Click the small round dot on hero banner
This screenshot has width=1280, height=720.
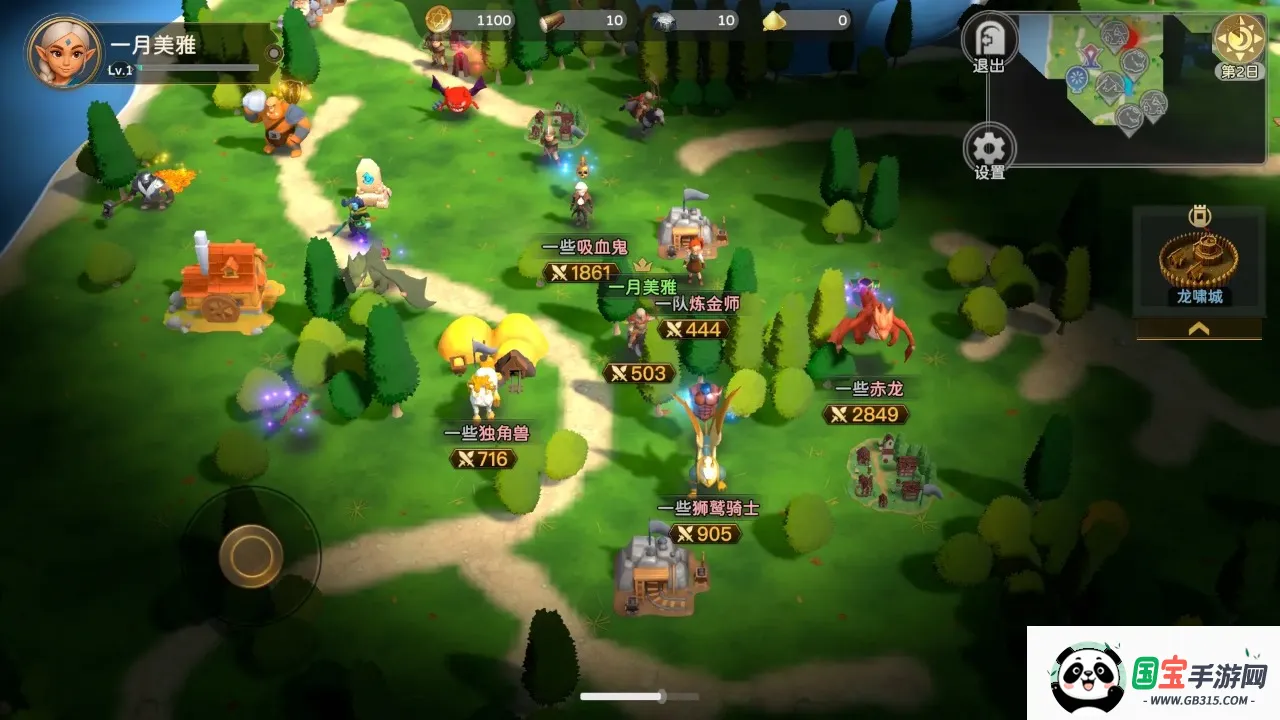click(x=272, y=53)
